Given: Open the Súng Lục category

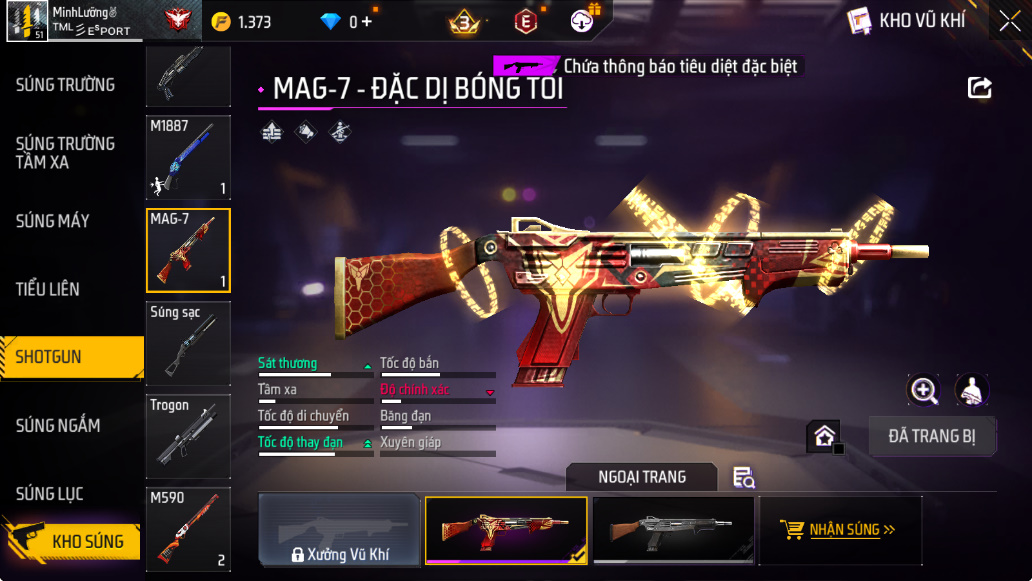Looking at the screenshot, I should [x=50, y=494].
